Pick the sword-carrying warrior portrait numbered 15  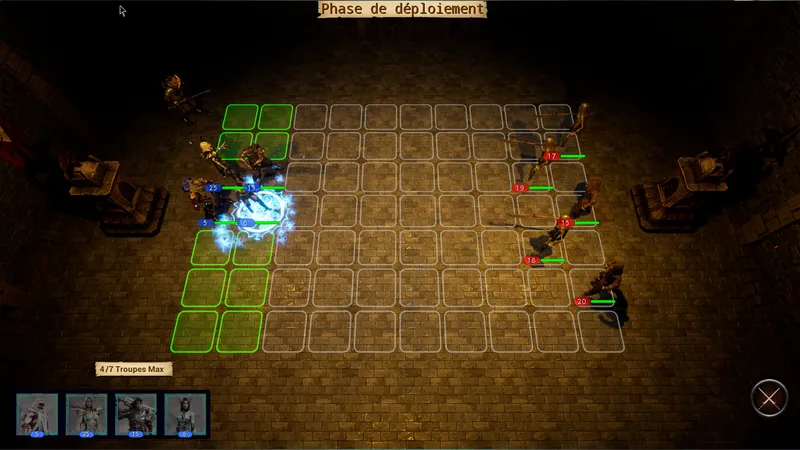pyautogui.click(x=136, y=413)
